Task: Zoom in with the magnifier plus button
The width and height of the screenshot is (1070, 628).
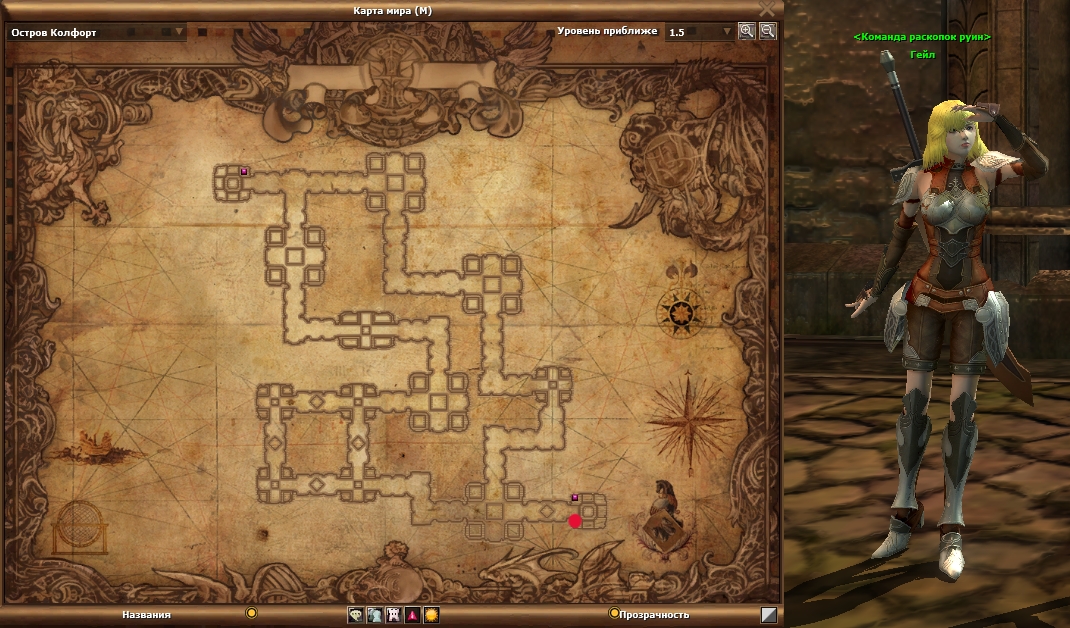Action: 746,31
